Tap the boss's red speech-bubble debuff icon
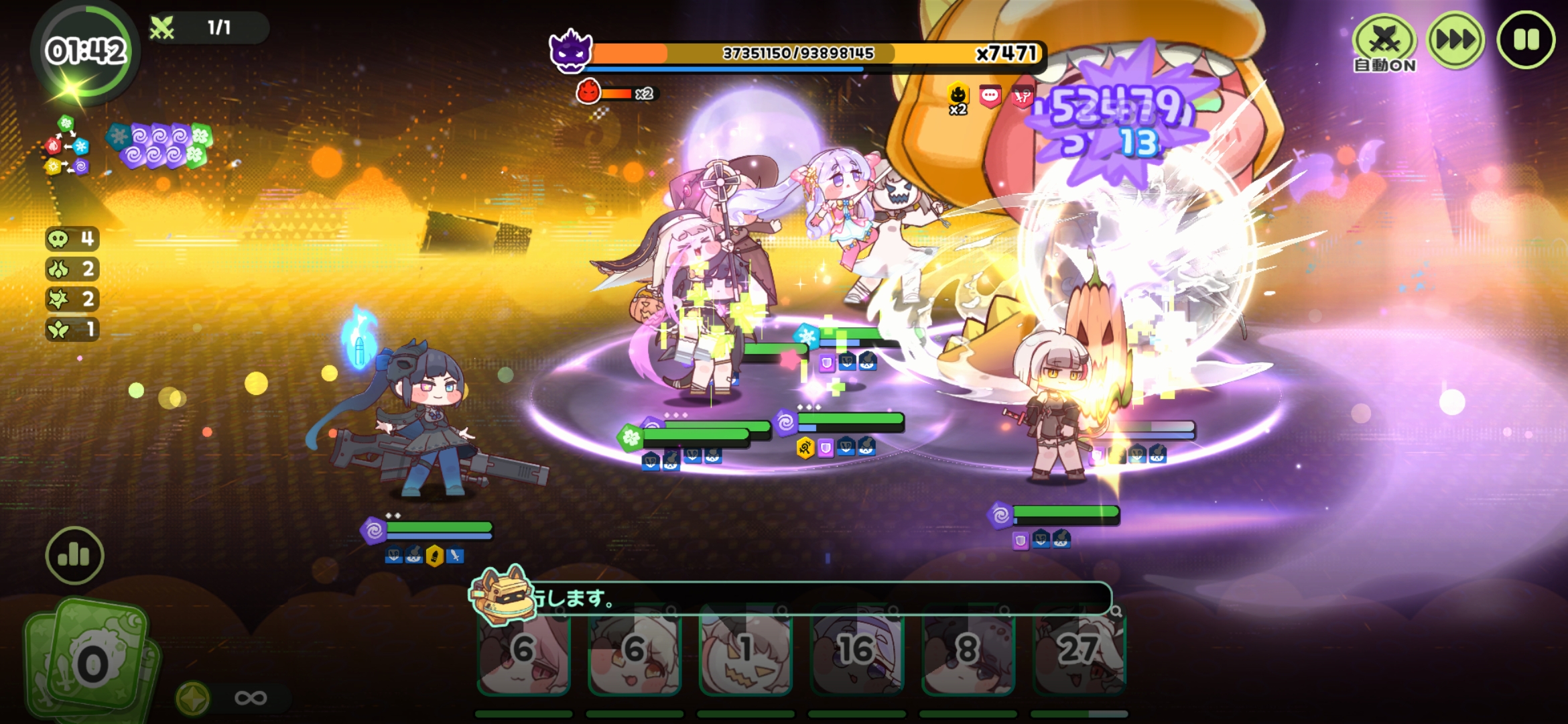 pos(990,96)
